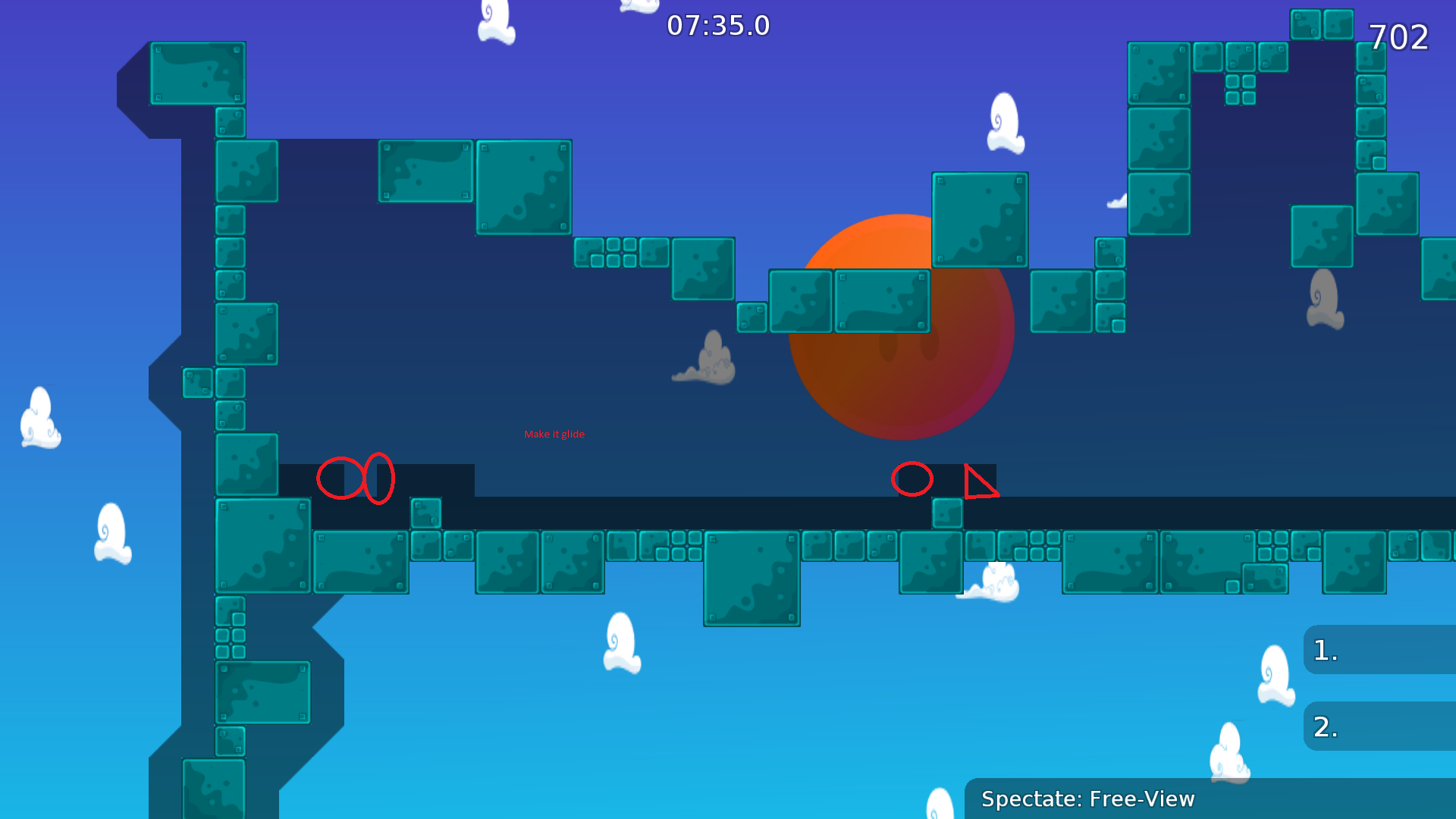Open the Spectate: Free-View bar
Viewport: 1456px width, 819px height.
[1088, 799]
